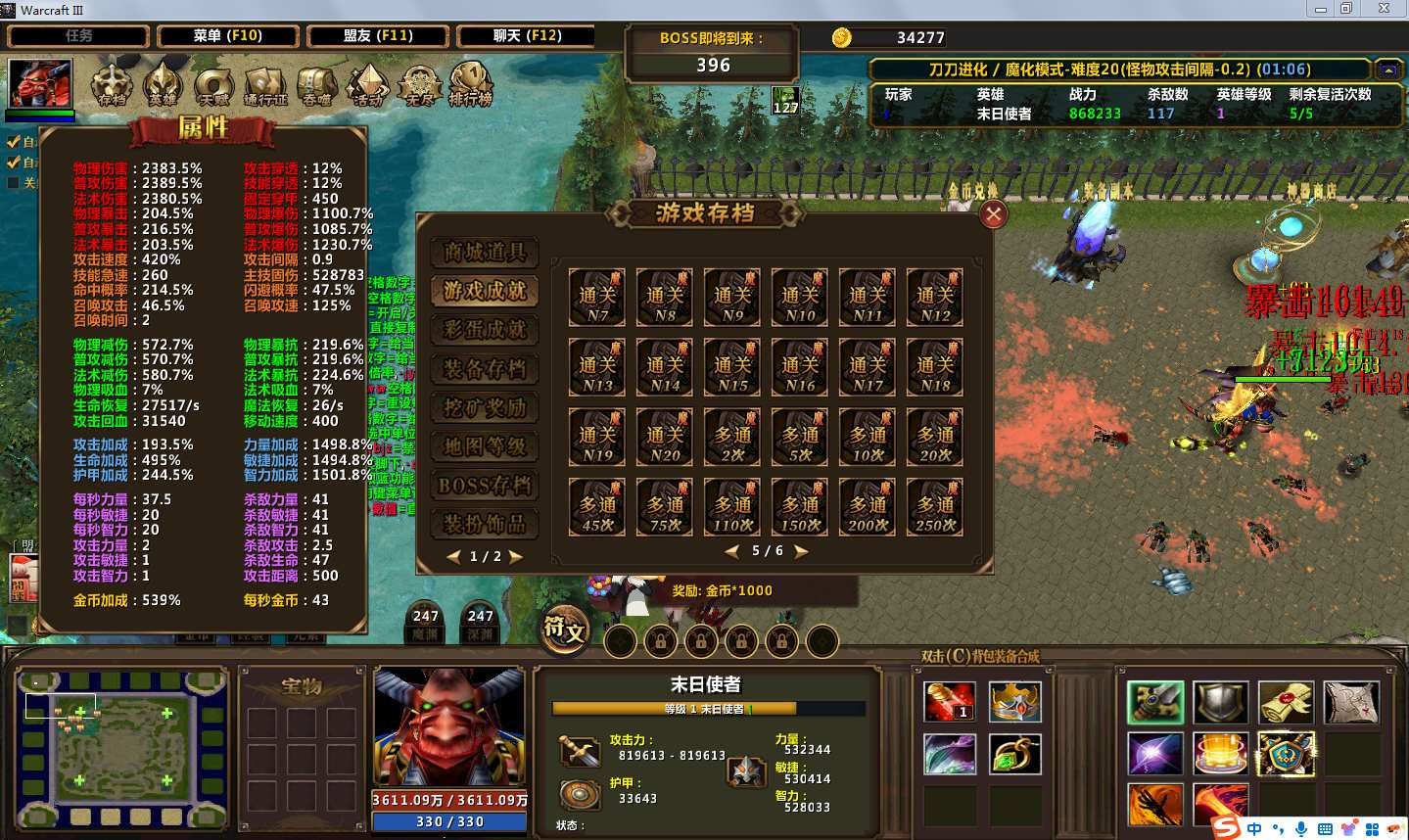
Task: Switch to the 商城道具 category
Action: pyautogui.click(x=485, y=253)
